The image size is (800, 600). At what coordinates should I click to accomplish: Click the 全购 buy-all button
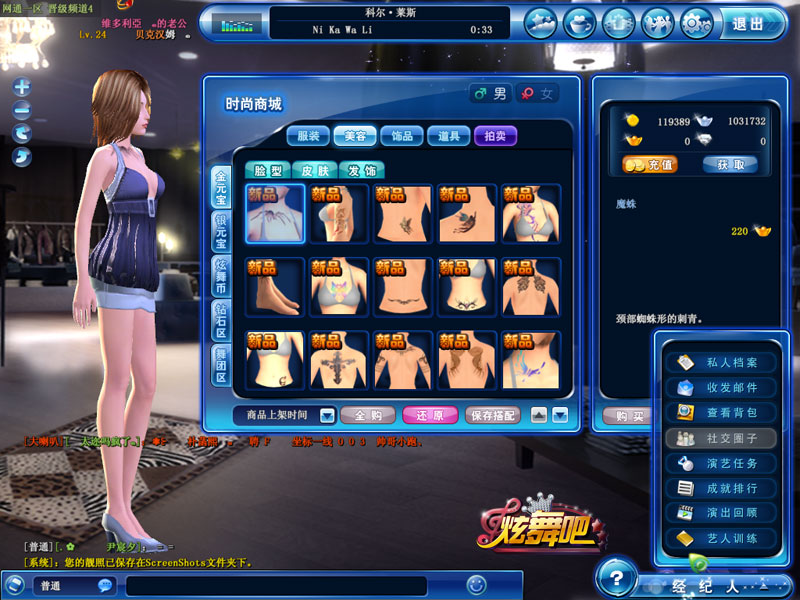[x=368, y=415]
